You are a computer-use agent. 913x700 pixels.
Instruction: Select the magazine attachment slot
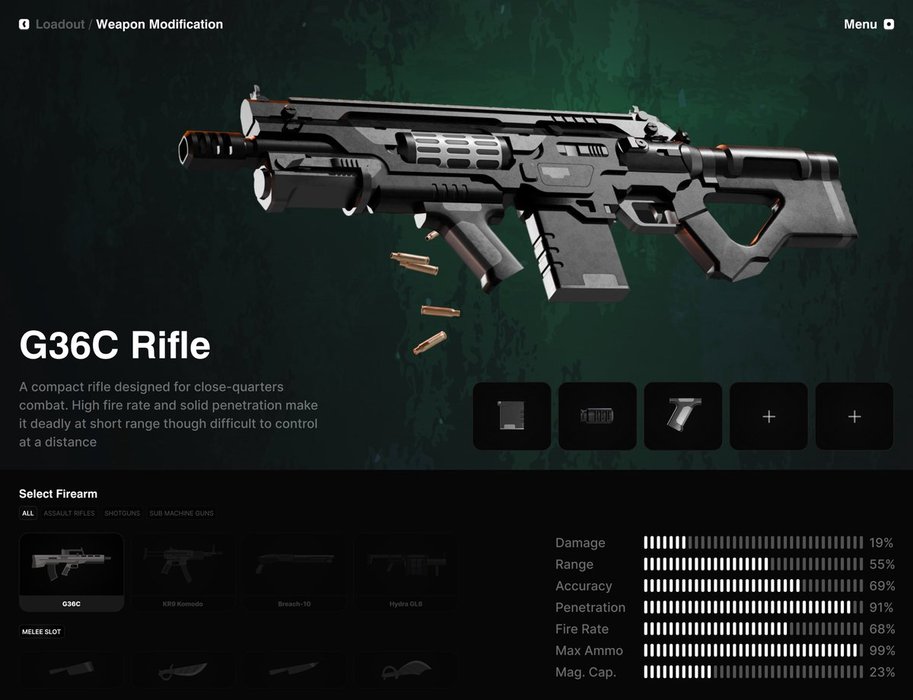pos(512,416)
